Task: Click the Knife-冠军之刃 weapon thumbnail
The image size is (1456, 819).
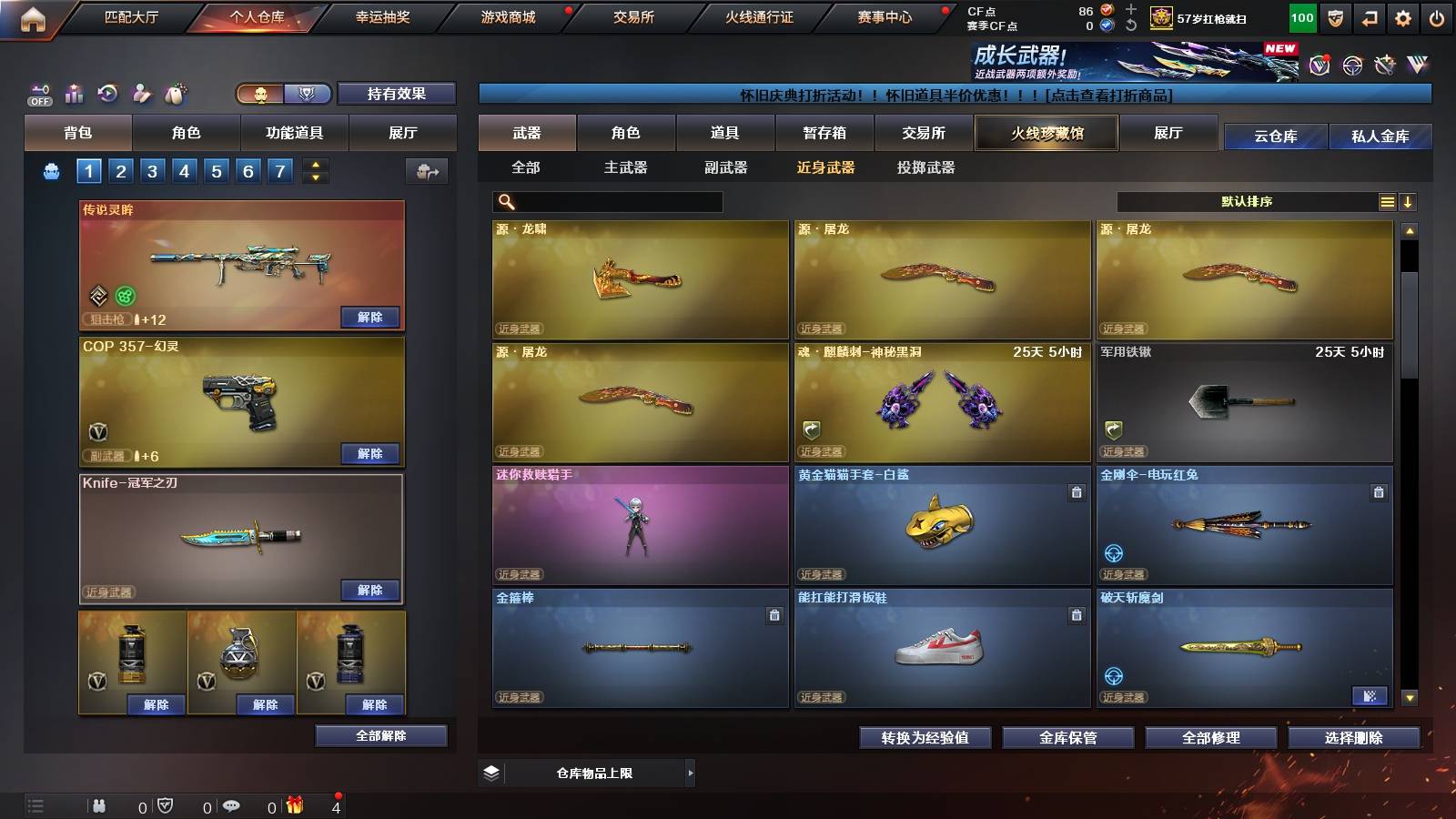Action: point(240,539)
